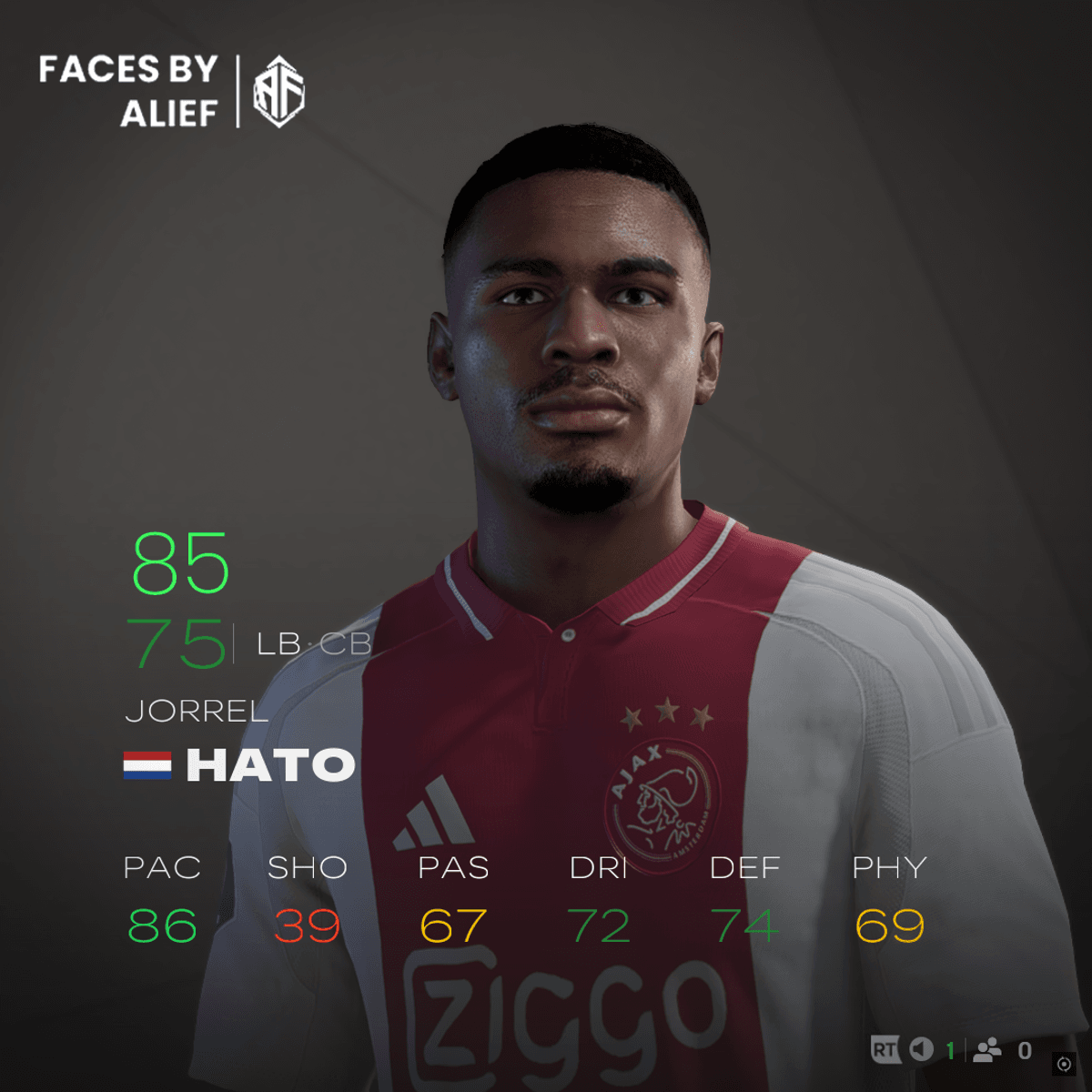Toggle the speaker voice chat icon

[922, 1050]
